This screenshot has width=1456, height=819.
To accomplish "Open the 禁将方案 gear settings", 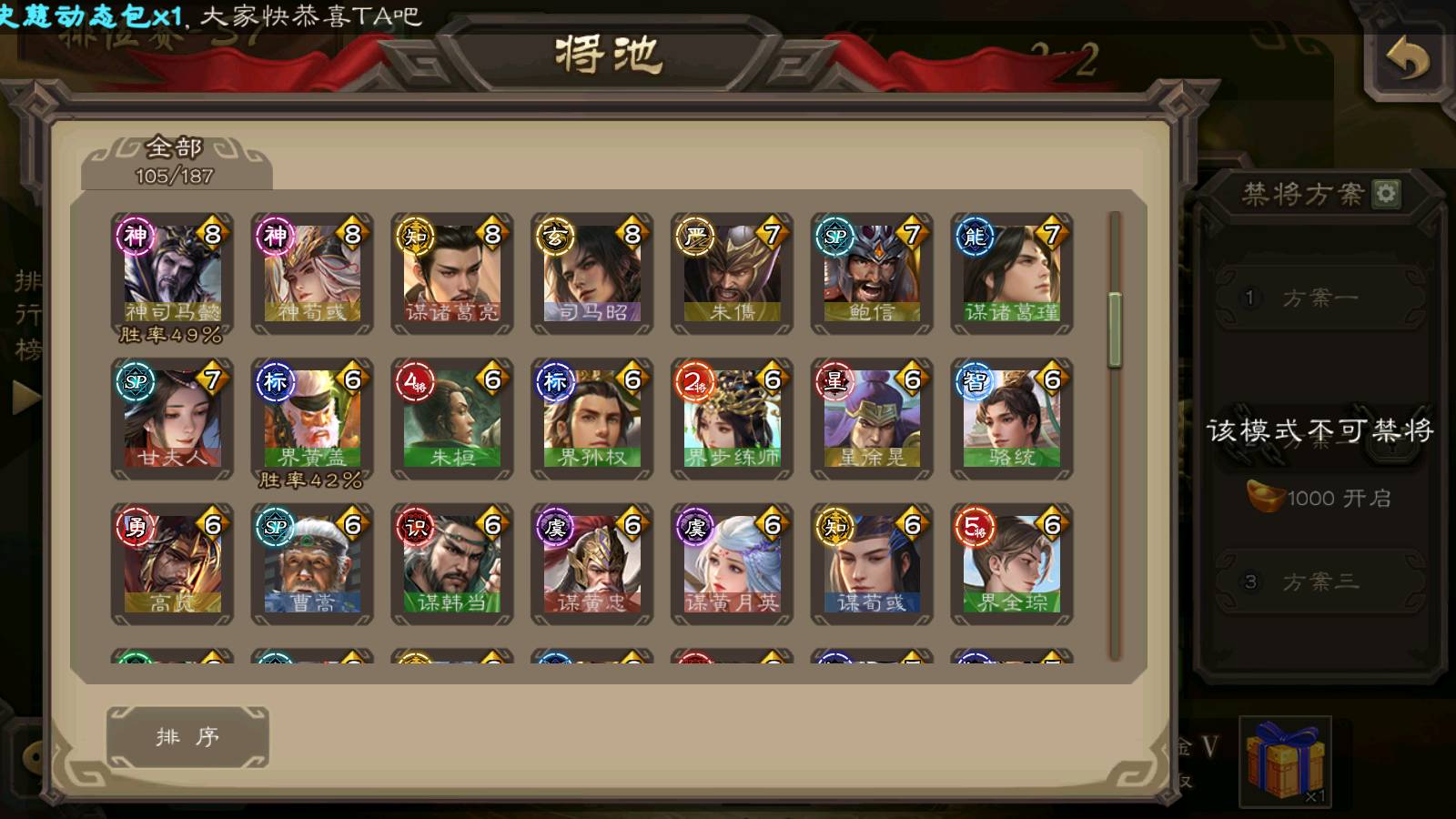I will point(1386,194).
